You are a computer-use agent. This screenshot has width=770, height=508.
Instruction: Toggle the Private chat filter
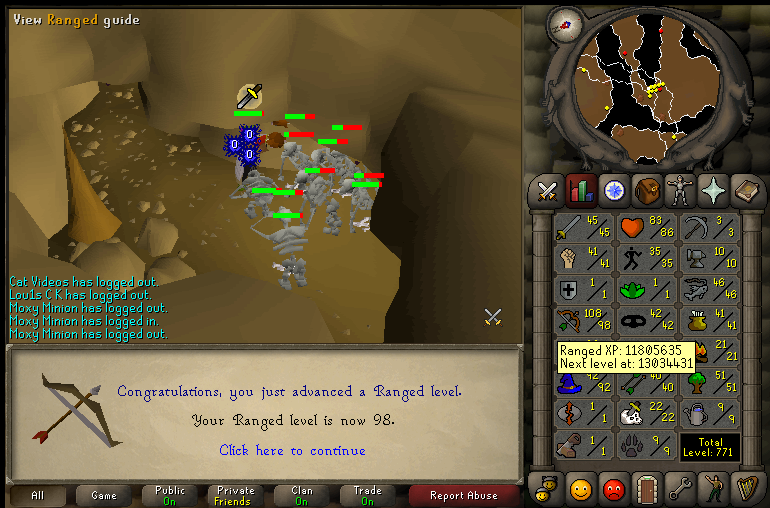[236, 495]
